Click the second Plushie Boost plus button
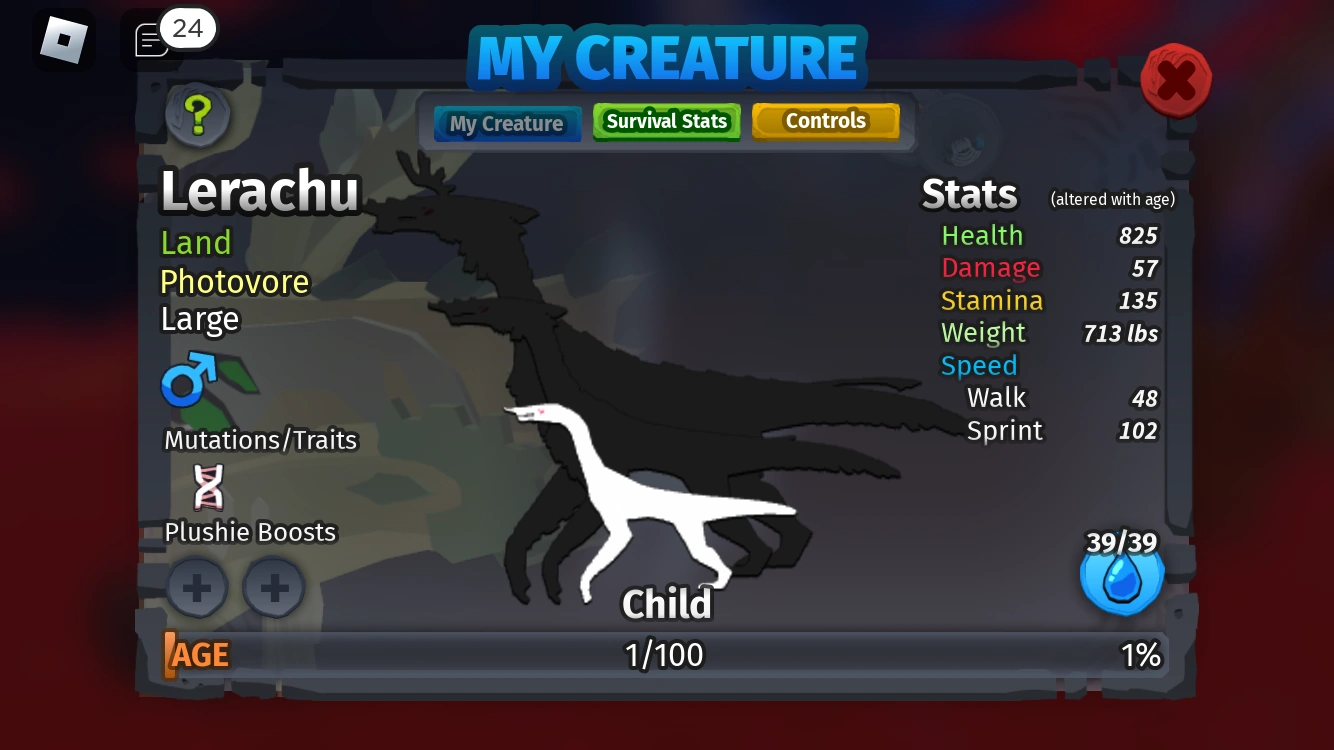Viewport: 1334px width, 750px height. 273,587
